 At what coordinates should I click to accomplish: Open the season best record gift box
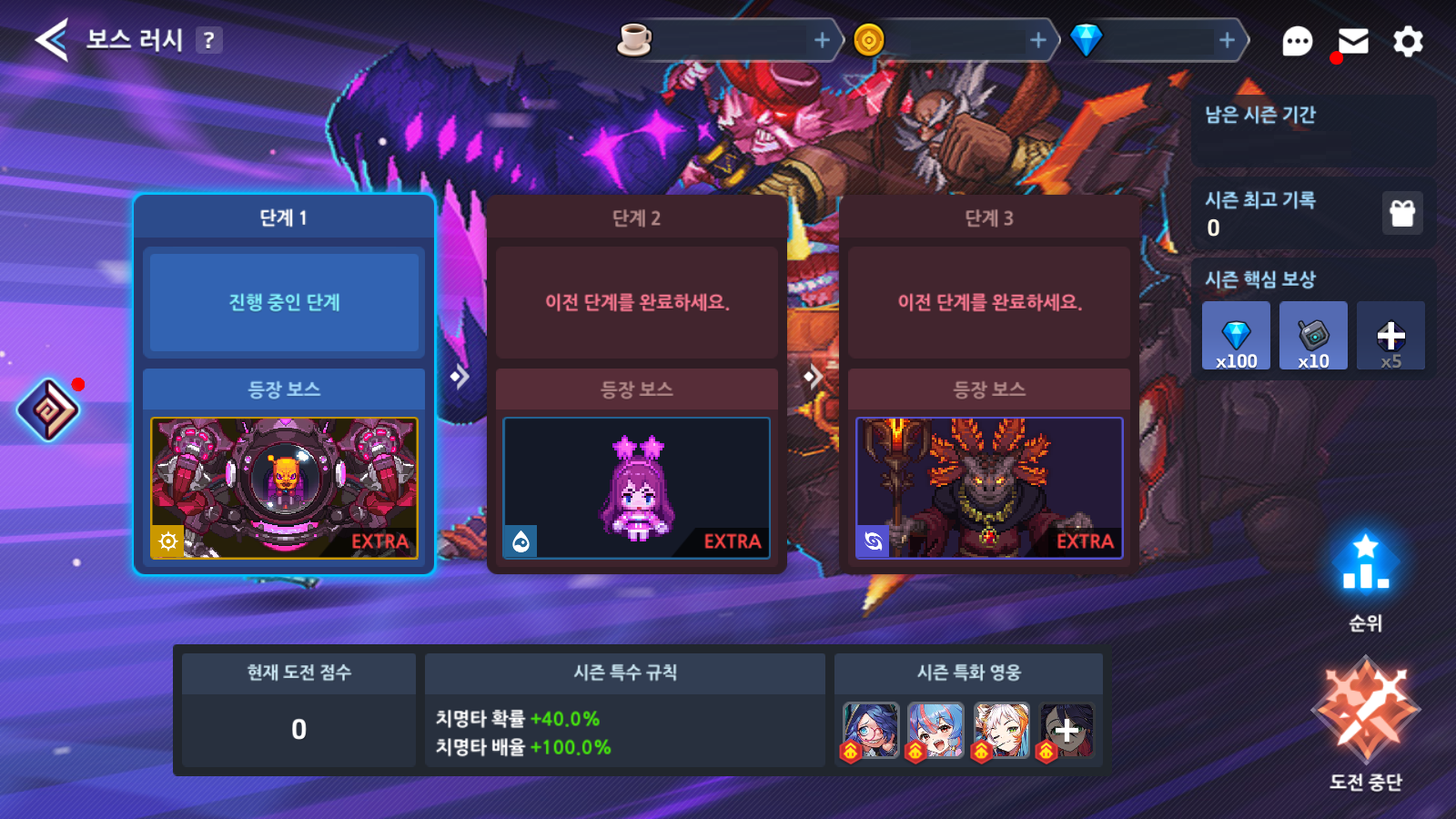pos(1402,213)
